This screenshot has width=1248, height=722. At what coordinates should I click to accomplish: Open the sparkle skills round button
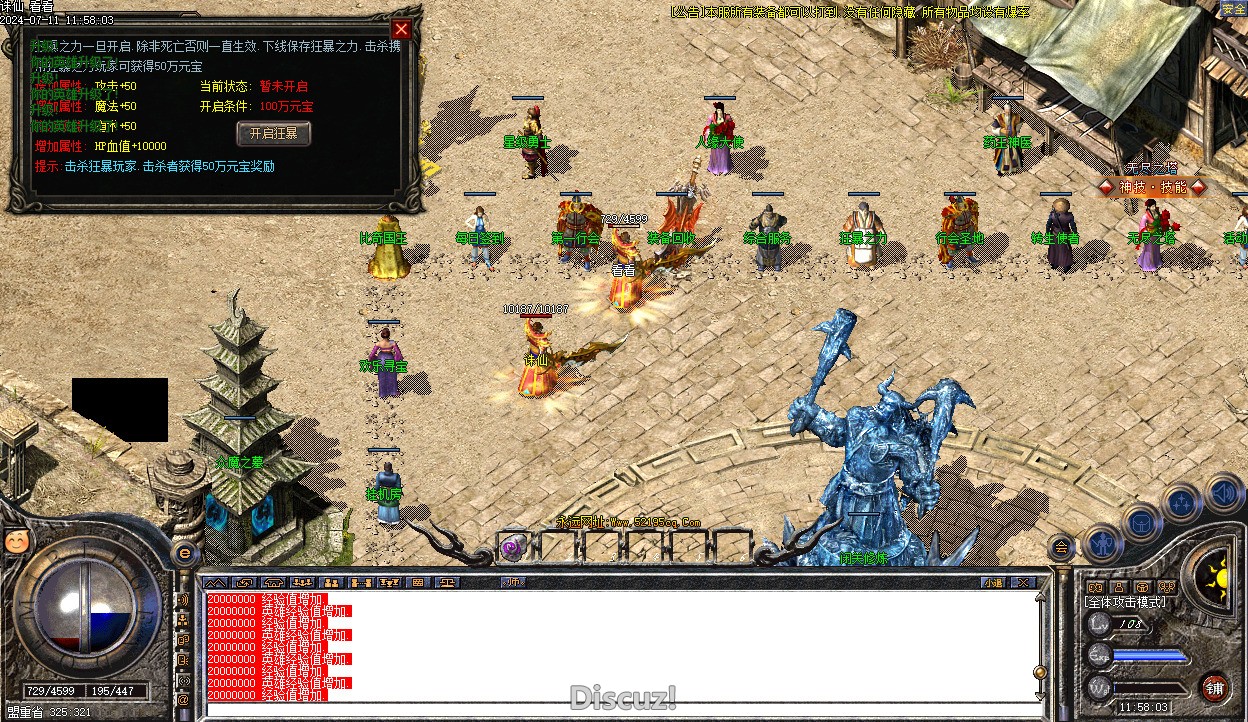coord(1182,502)
